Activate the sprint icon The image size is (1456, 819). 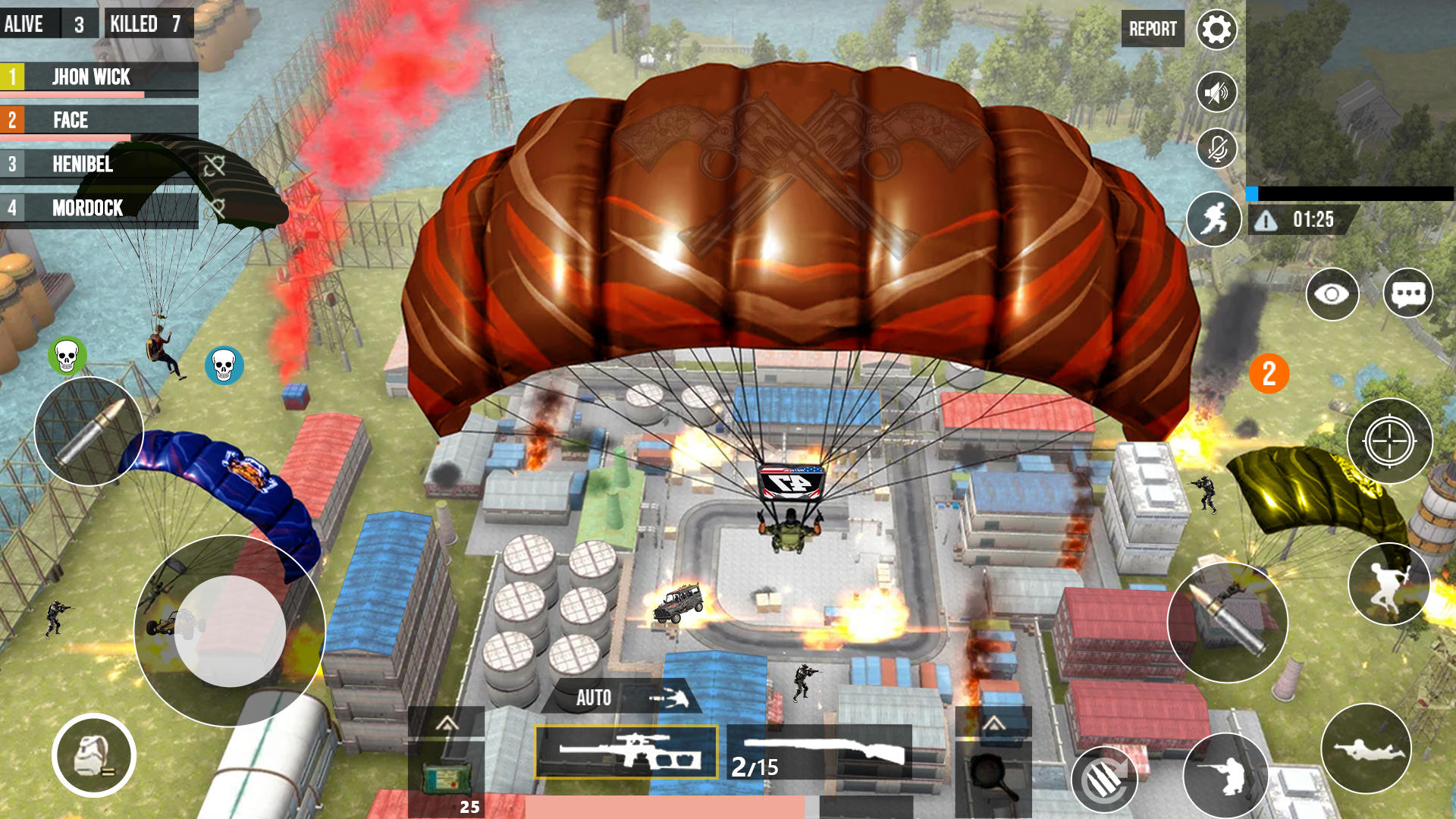(x=1214, y=220)
